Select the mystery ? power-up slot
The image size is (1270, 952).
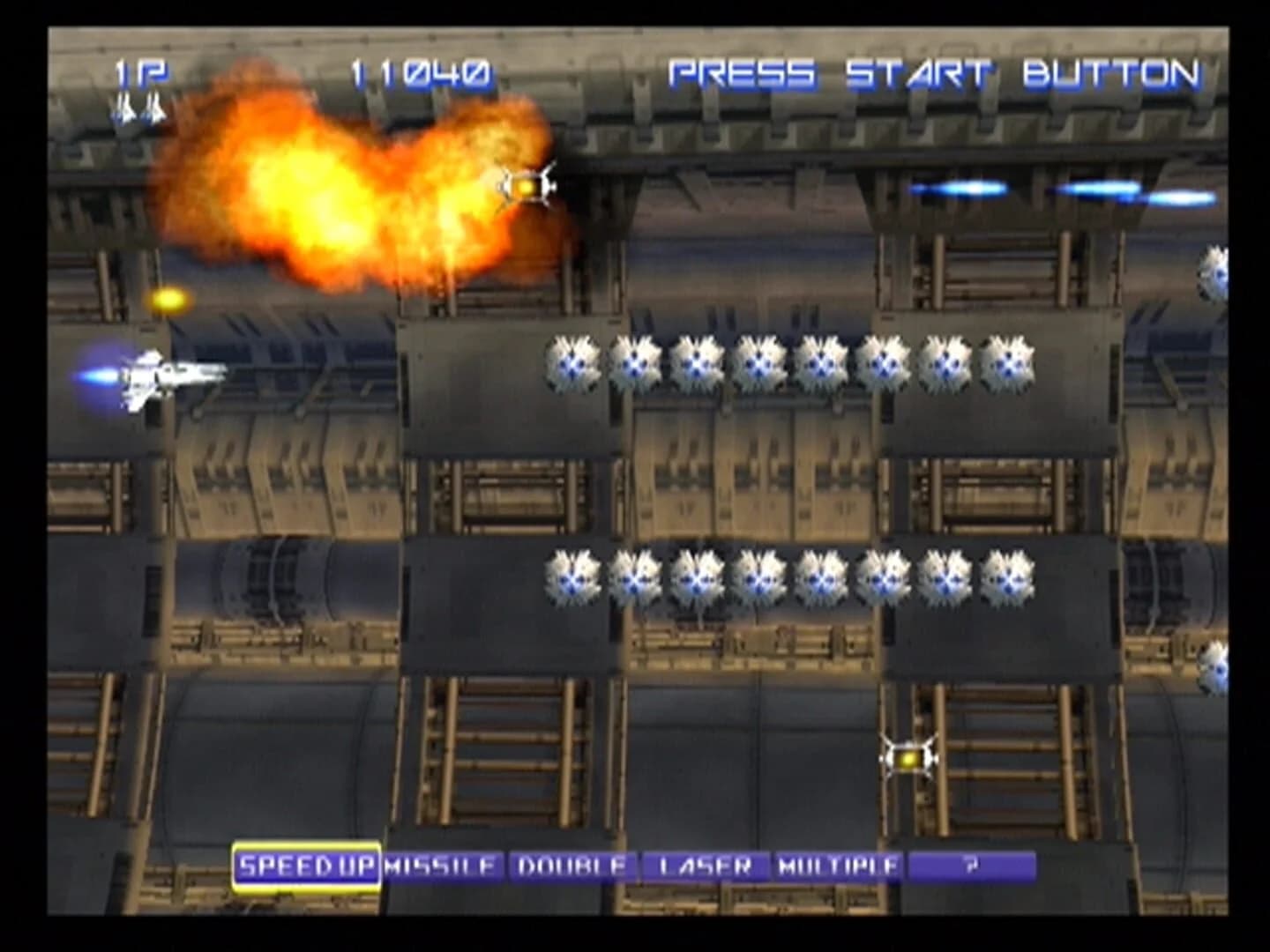click(x=970, y=866)
